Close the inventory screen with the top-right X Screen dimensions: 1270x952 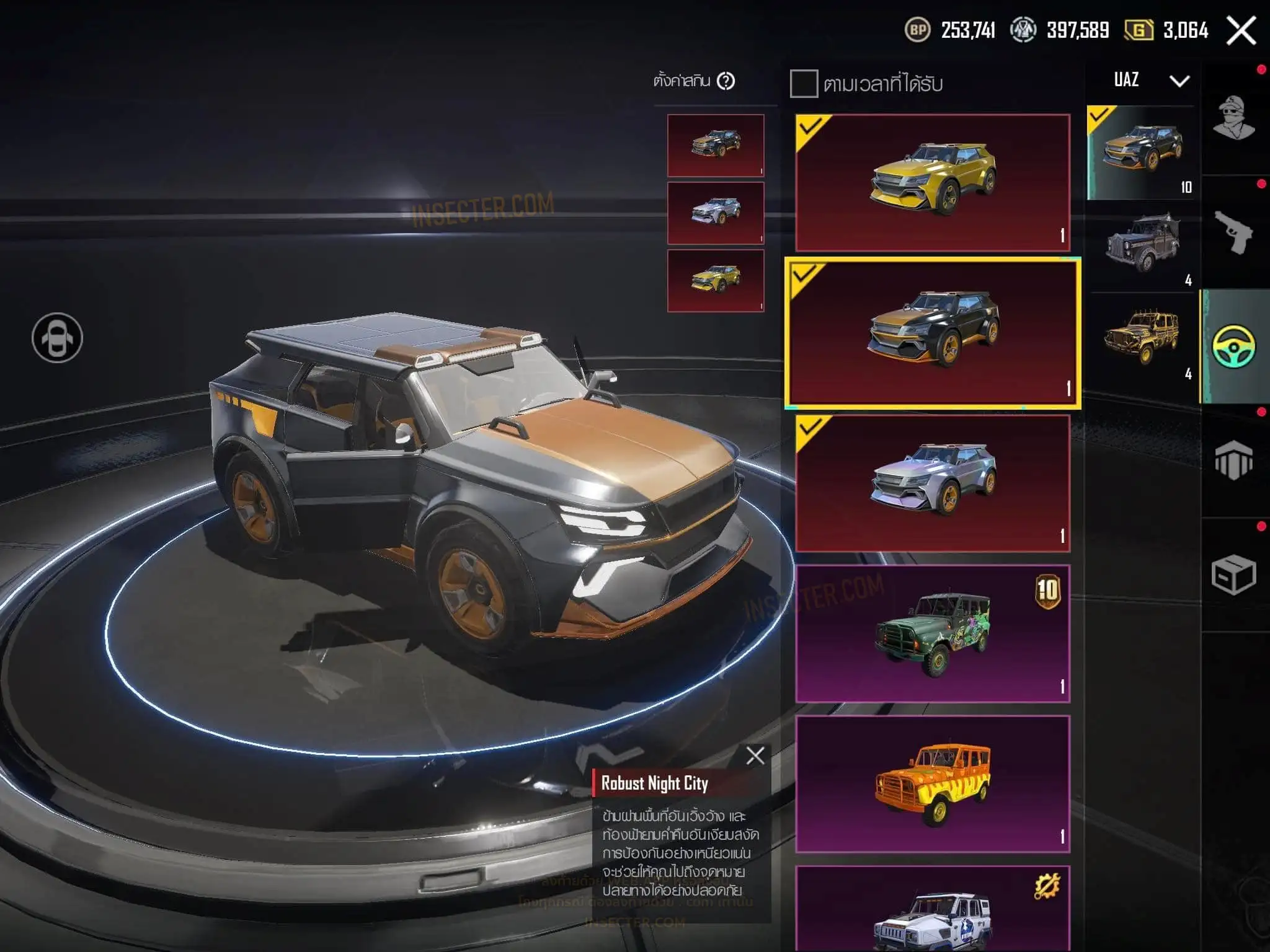[x=1241, y=30]
